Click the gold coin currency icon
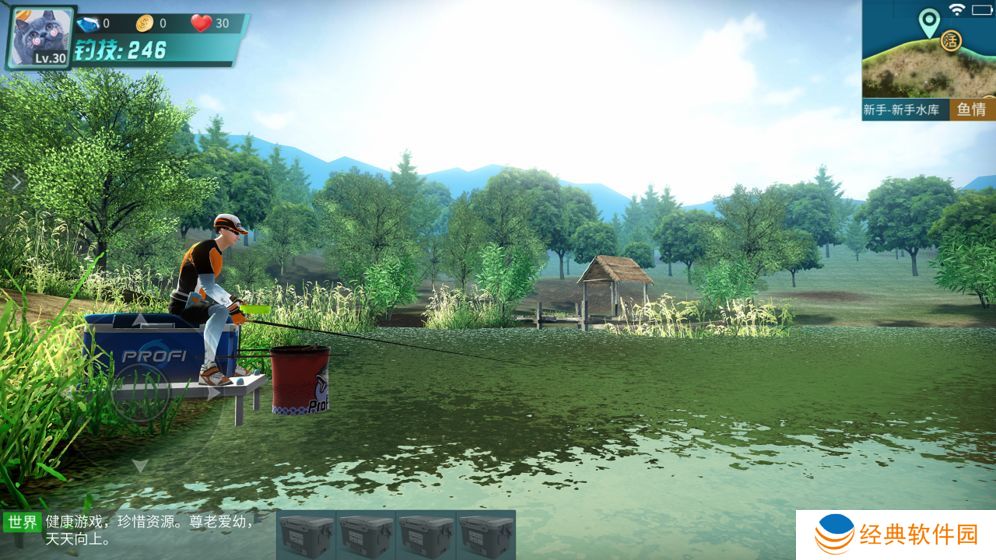 (x=144, y=24)
